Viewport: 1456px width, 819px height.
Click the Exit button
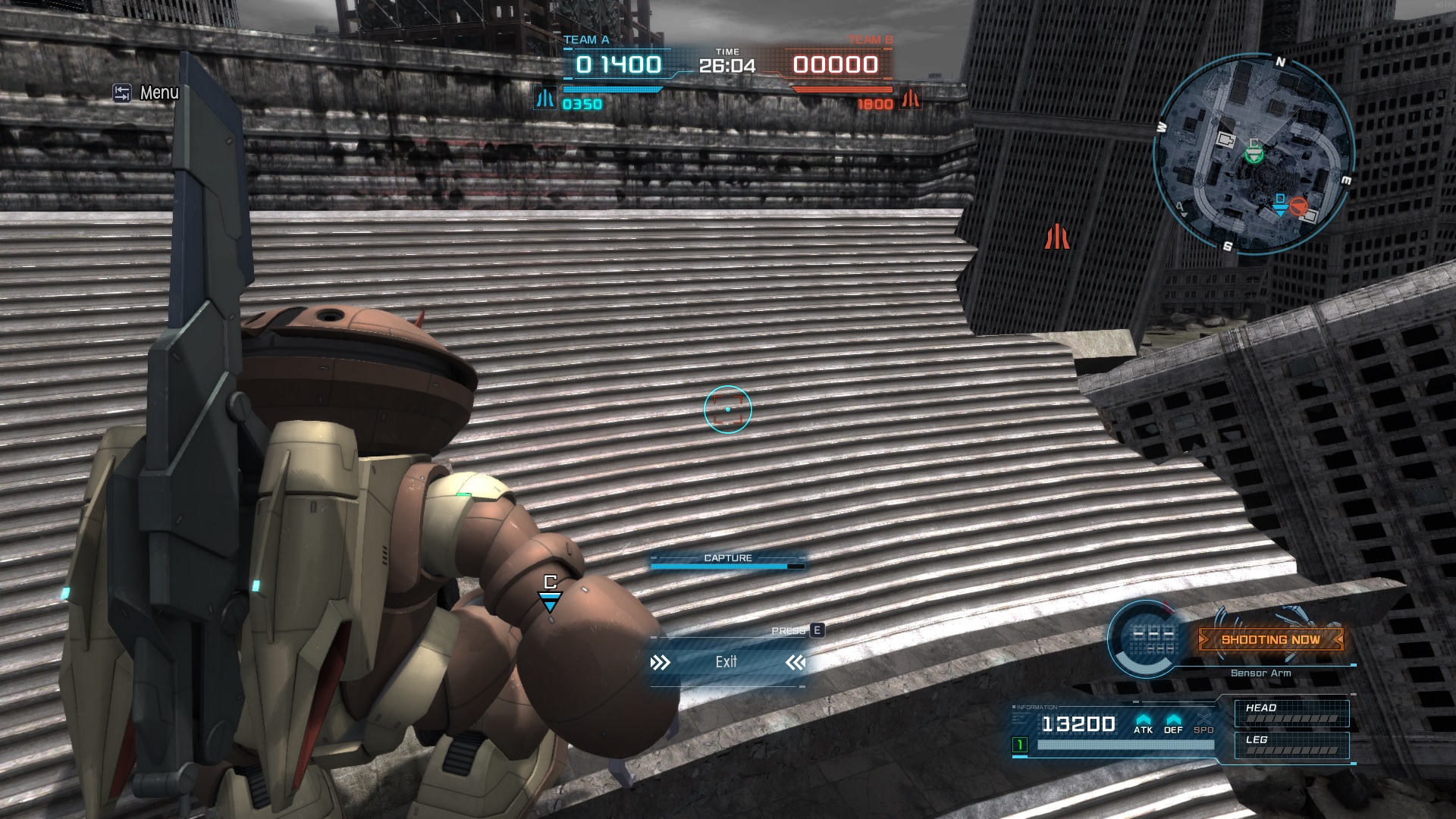(x=726, y=662)
